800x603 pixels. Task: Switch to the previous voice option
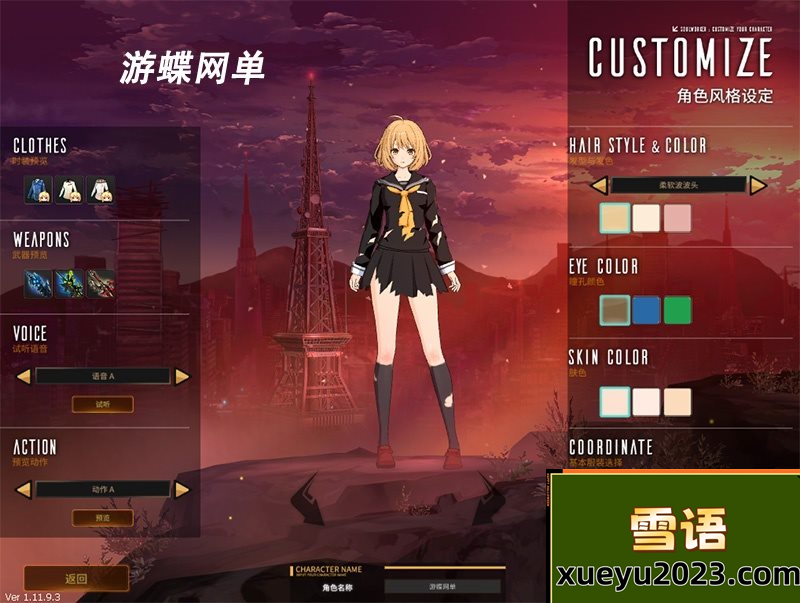(x=22, y=376)
